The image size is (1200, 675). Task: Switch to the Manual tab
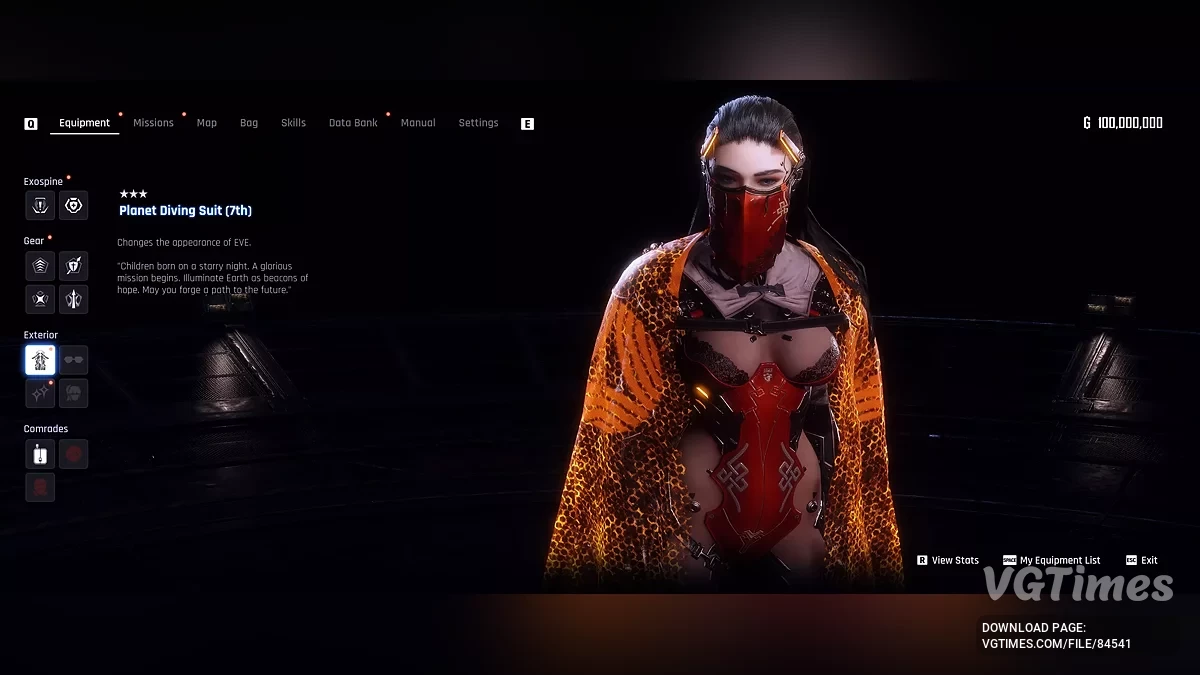tap(418, 123)
